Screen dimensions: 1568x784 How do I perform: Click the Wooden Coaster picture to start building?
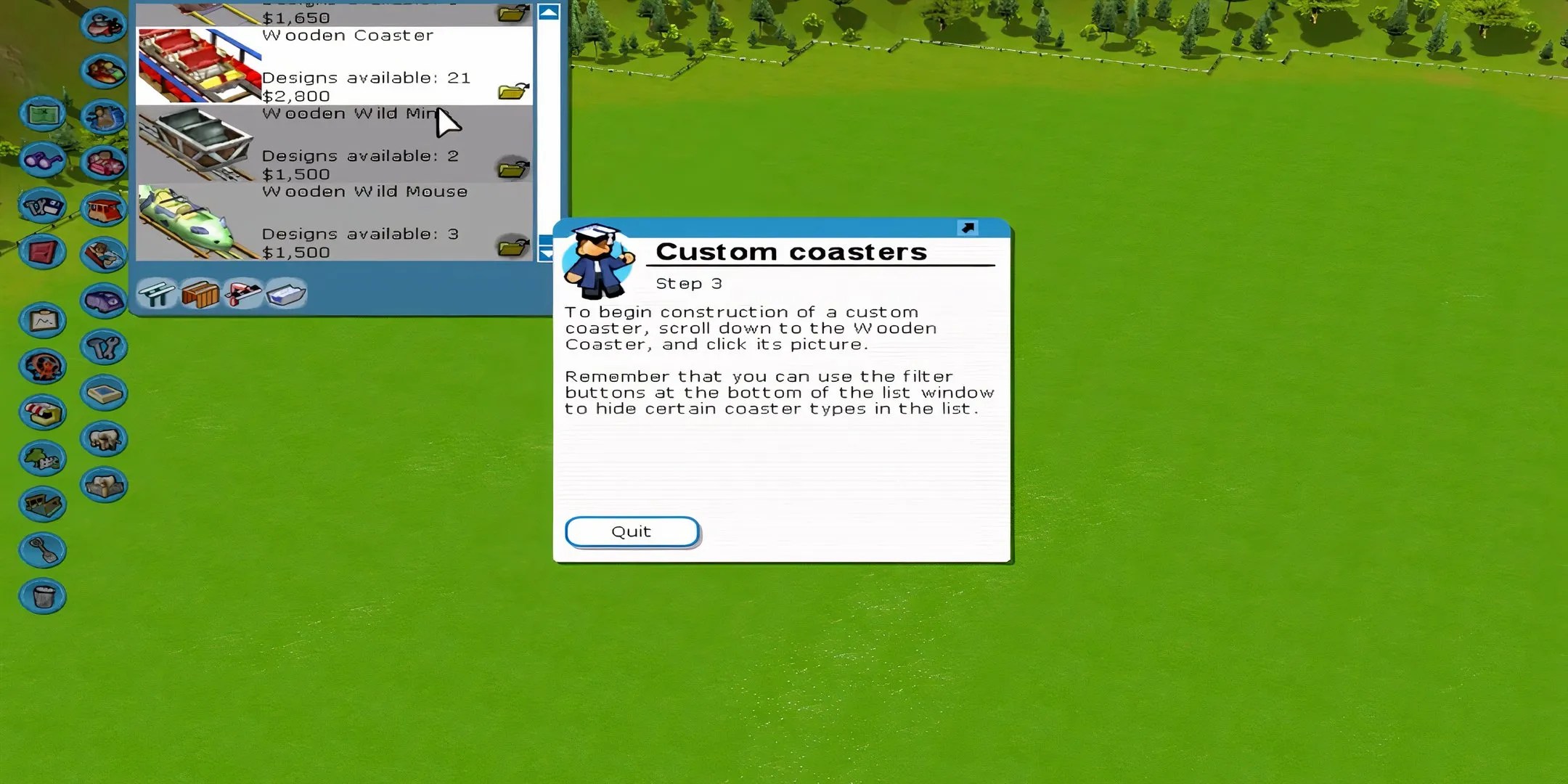click(x=197, y=65)
